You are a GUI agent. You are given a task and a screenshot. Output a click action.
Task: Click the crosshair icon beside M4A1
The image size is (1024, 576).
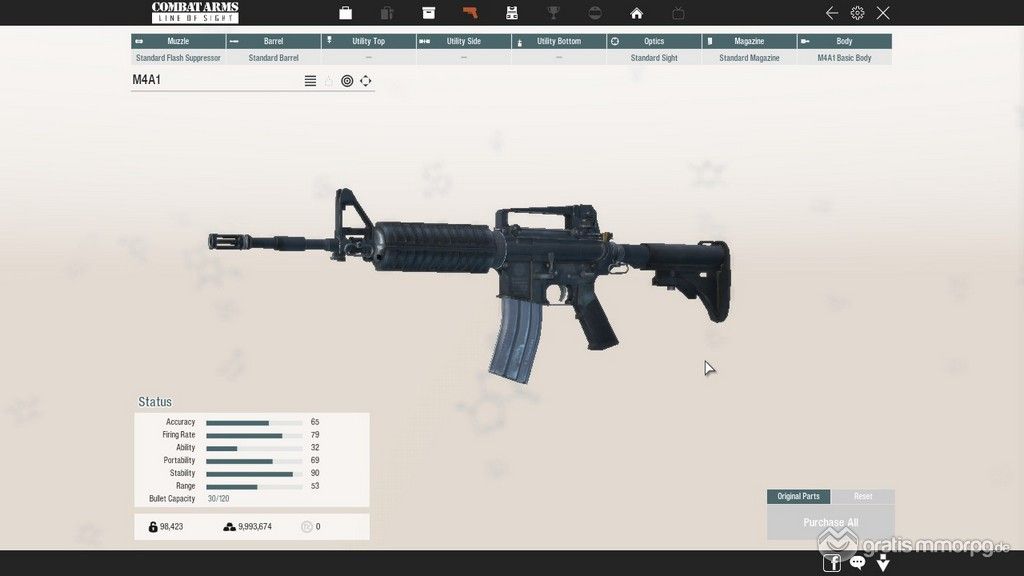[x=366, y=81]
